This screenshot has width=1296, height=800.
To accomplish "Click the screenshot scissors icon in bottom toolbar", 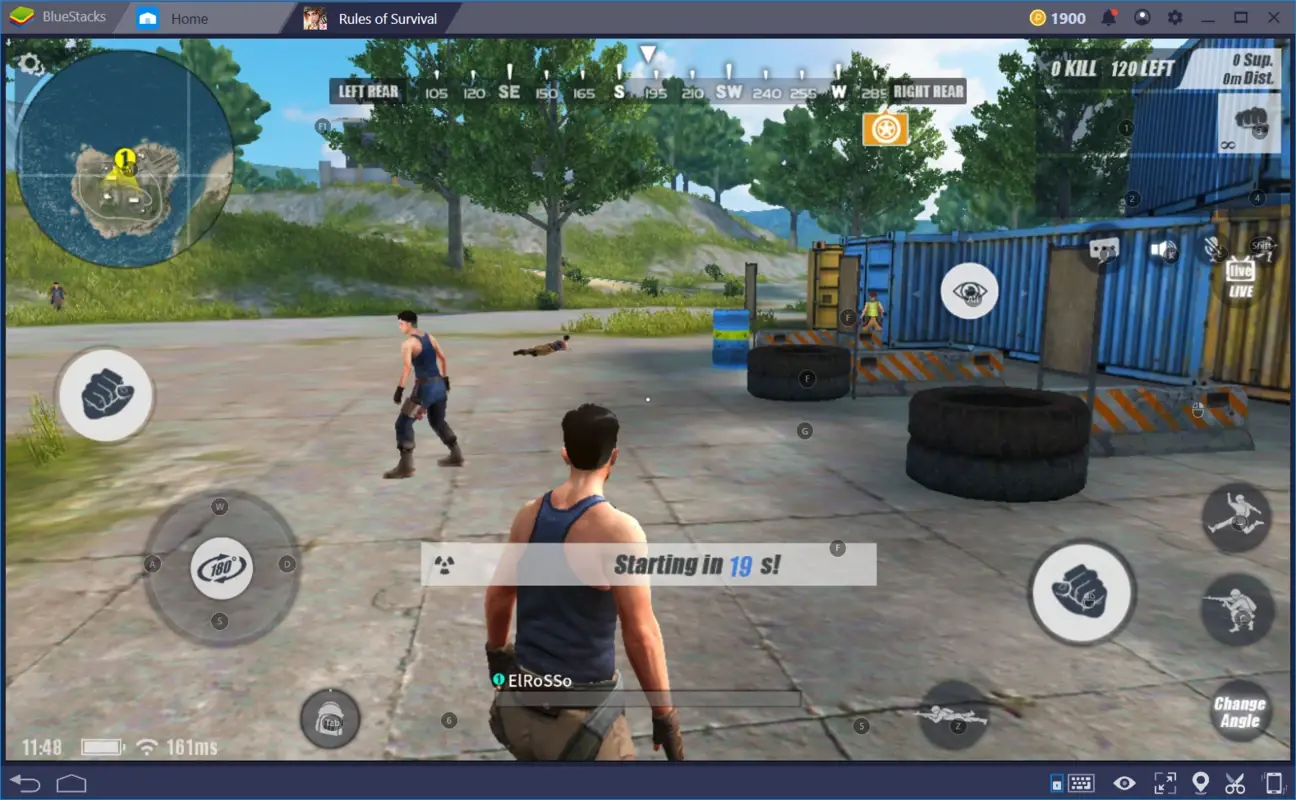I will click(x=1235, y=781).
